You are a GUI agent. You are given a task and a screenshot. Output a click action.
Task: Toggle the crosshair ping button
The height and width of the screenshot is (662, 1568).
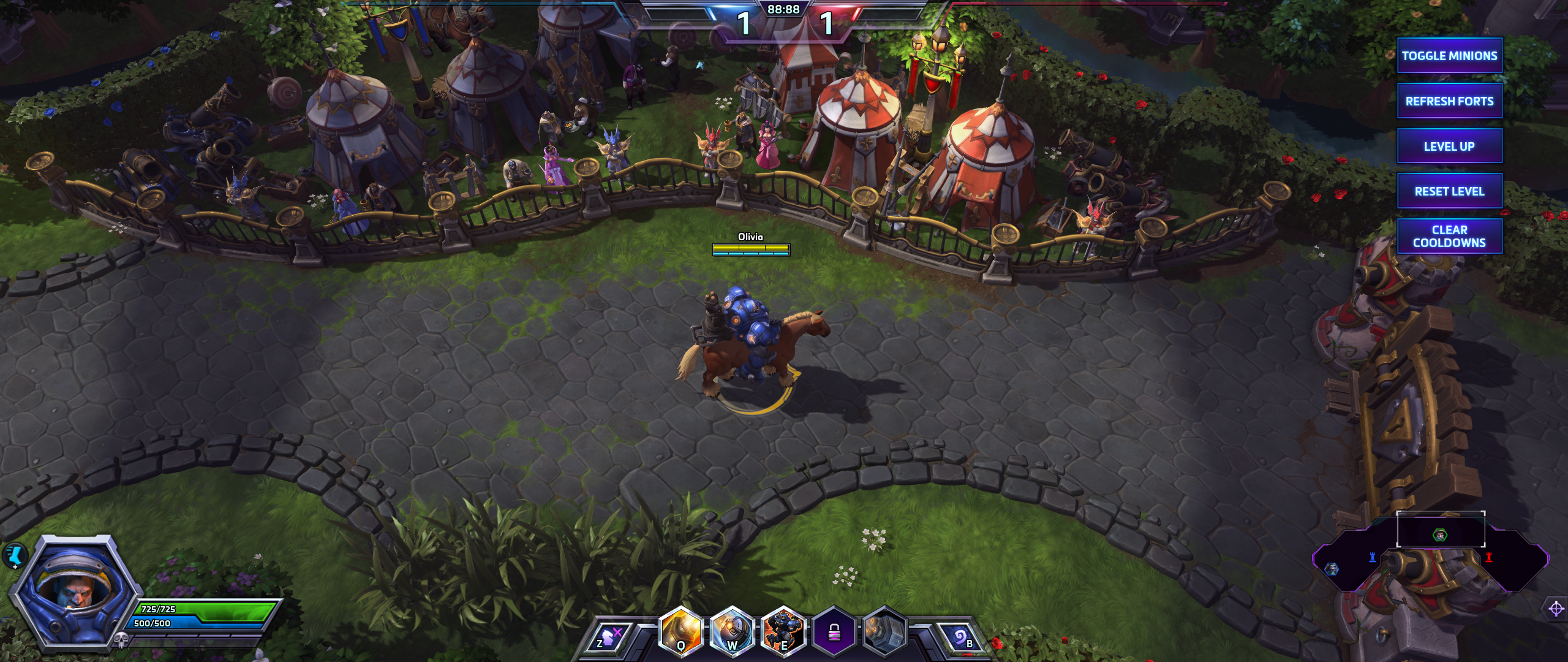click(1556, 609)
